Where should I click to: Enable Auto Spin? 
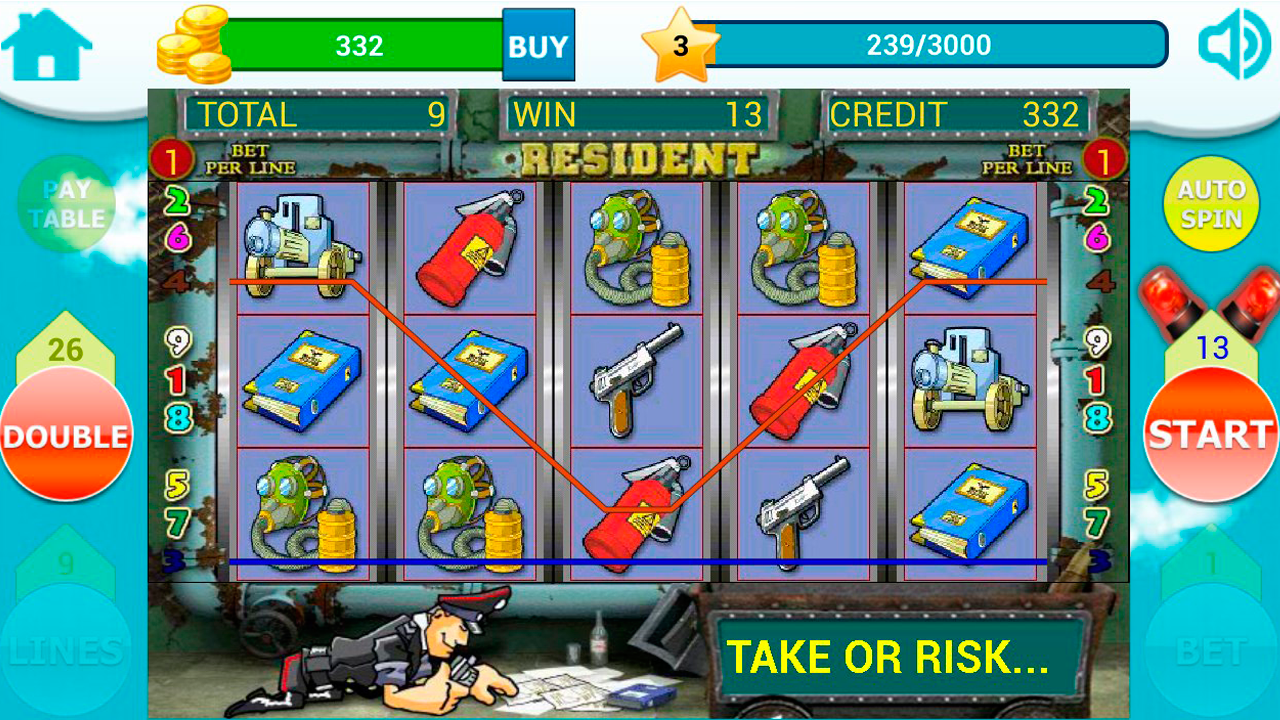tap(1210, 204)
